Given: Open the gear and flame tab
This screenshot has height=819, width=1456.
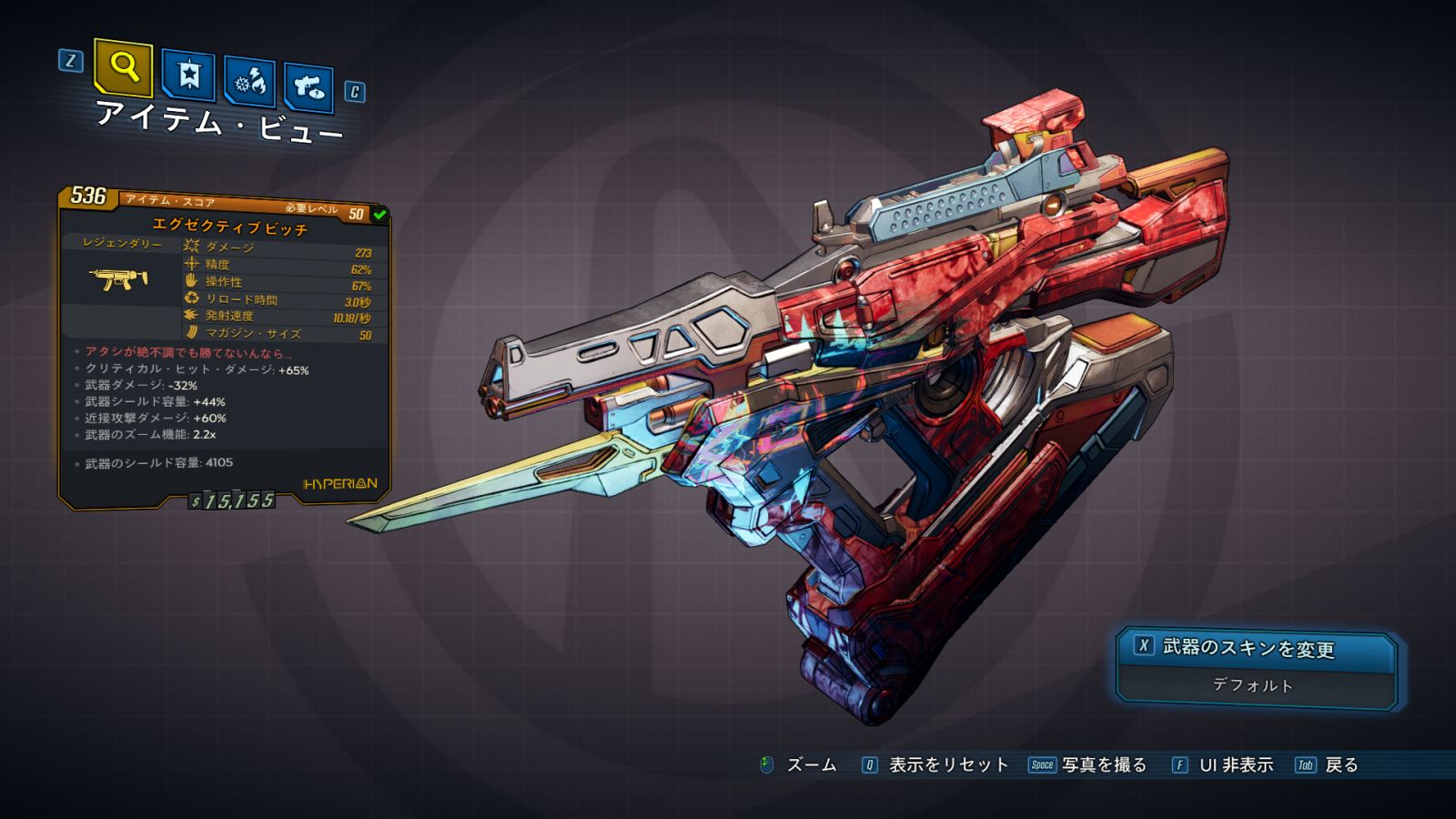Looking at the screenshot, I should 249,83.
